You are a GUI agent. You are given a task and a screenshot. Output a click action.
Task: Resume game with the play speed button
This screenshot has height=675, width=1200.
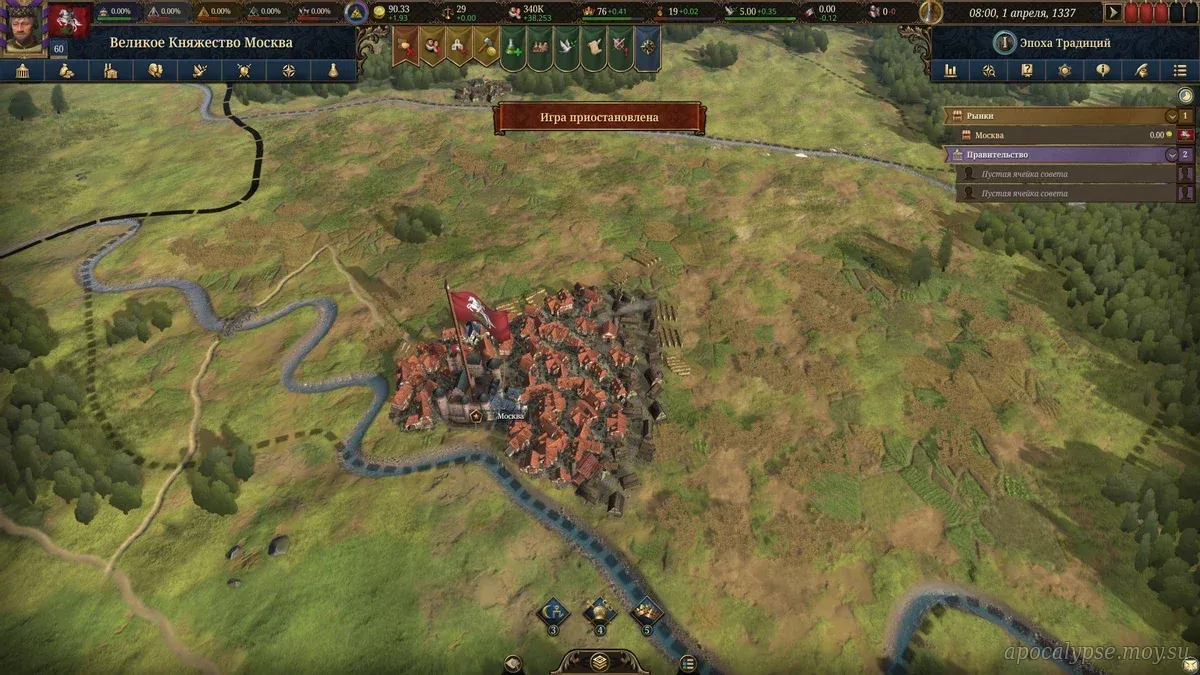(x=1112, y=13)
